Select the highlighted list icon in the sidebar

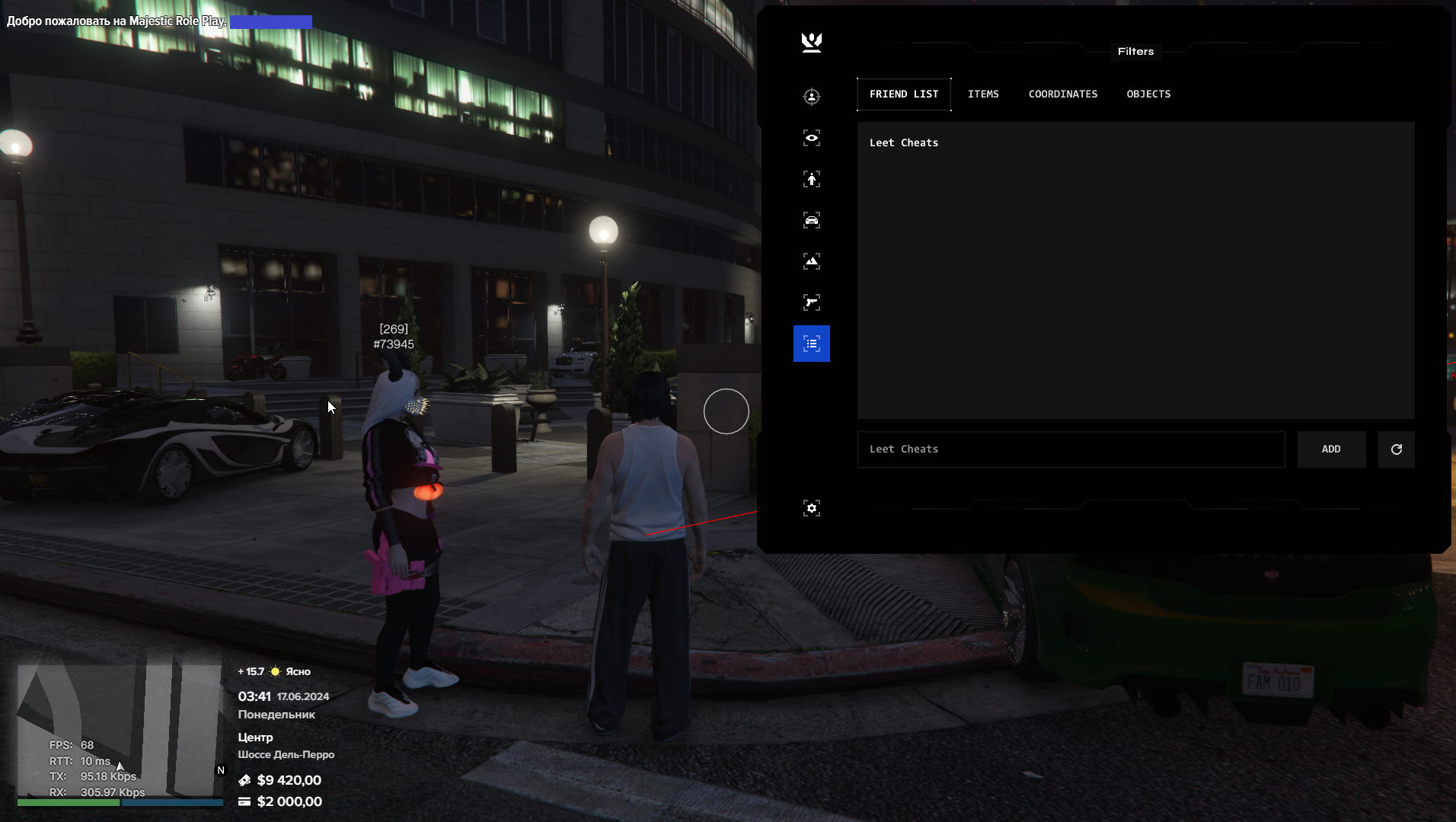812,344
